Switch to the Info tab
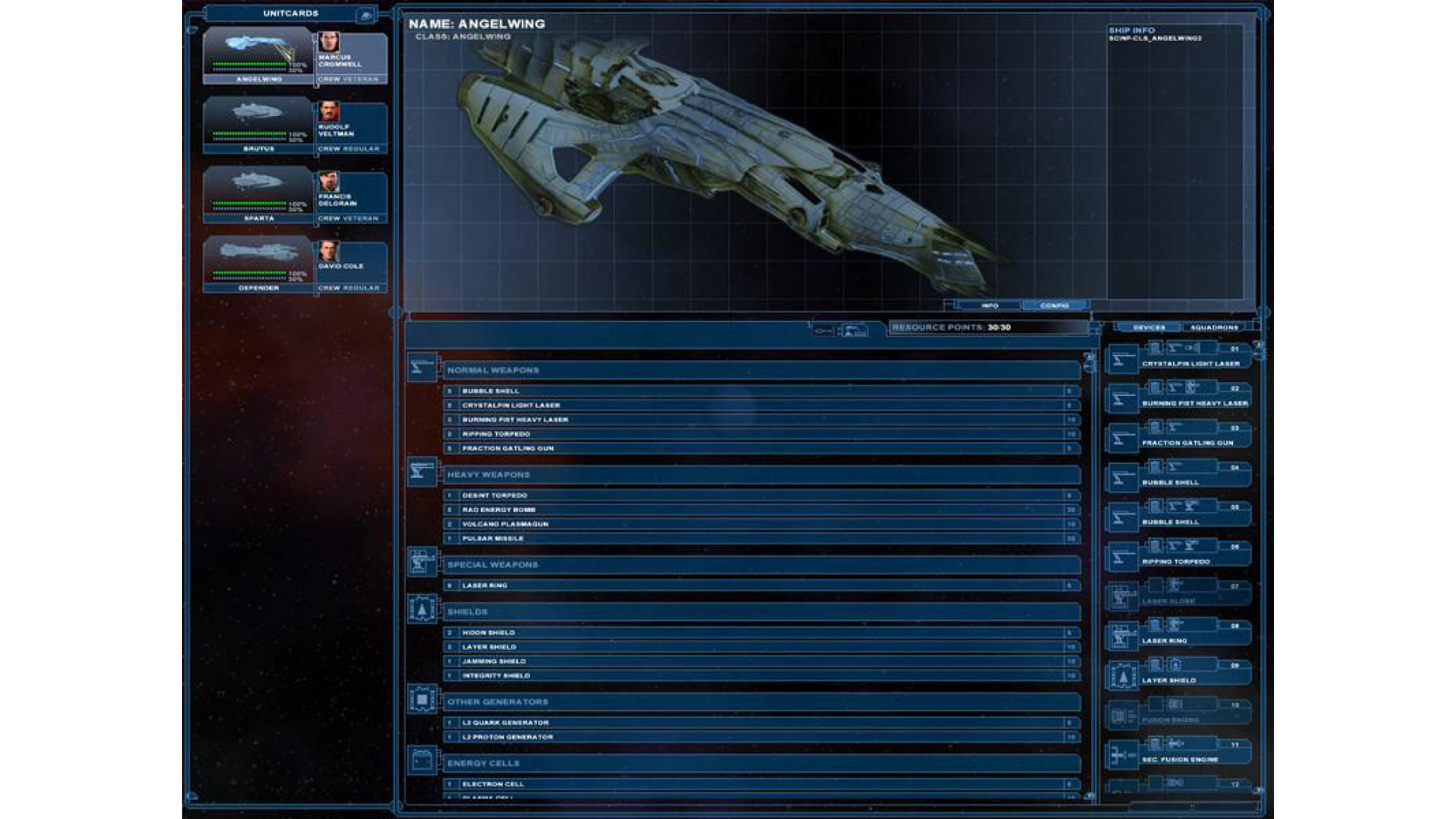Screen dimensions: 1456x819 click(990, 306)
